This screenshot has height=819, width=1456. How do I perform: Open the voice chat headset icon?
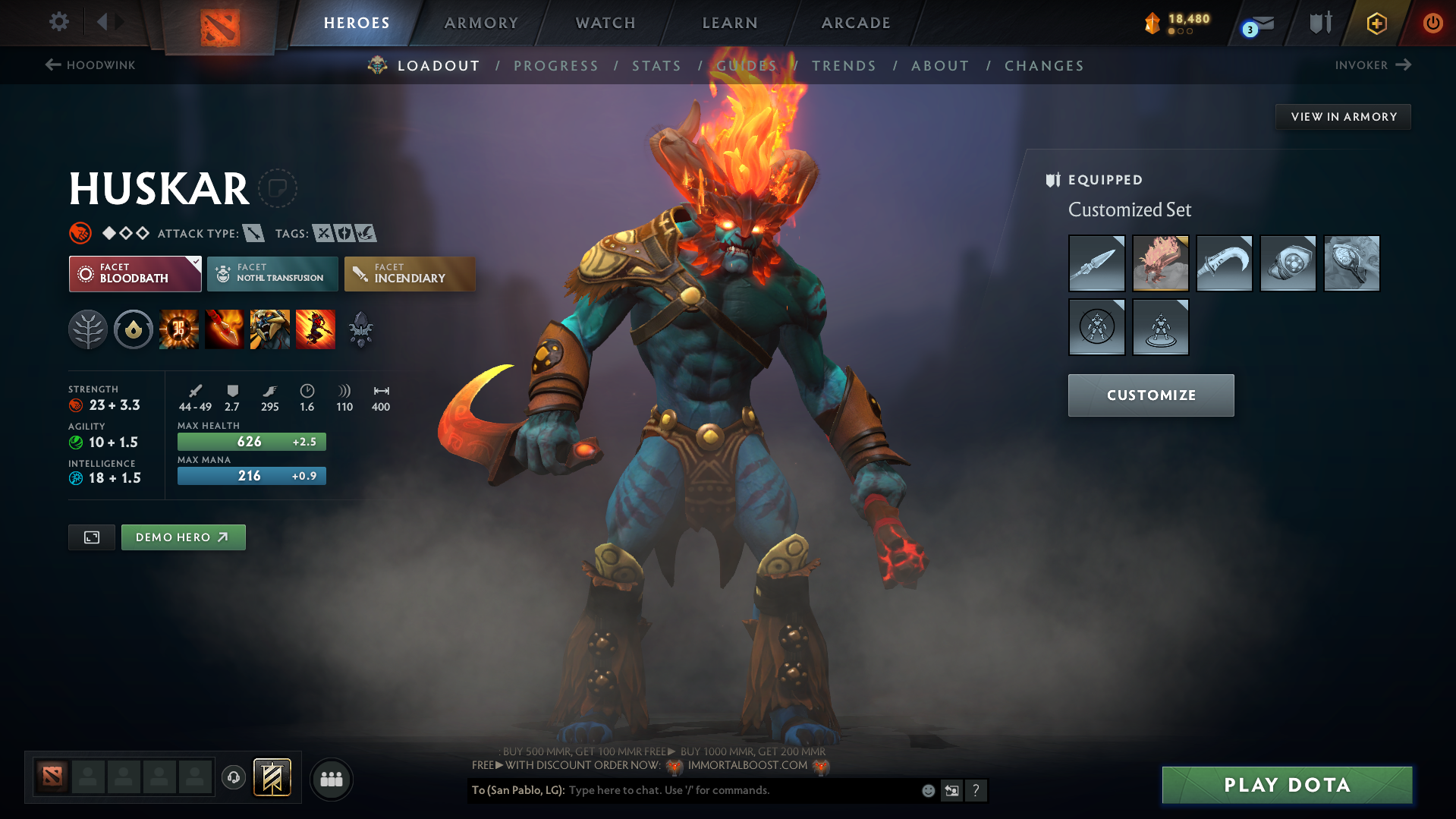[233, 778]
